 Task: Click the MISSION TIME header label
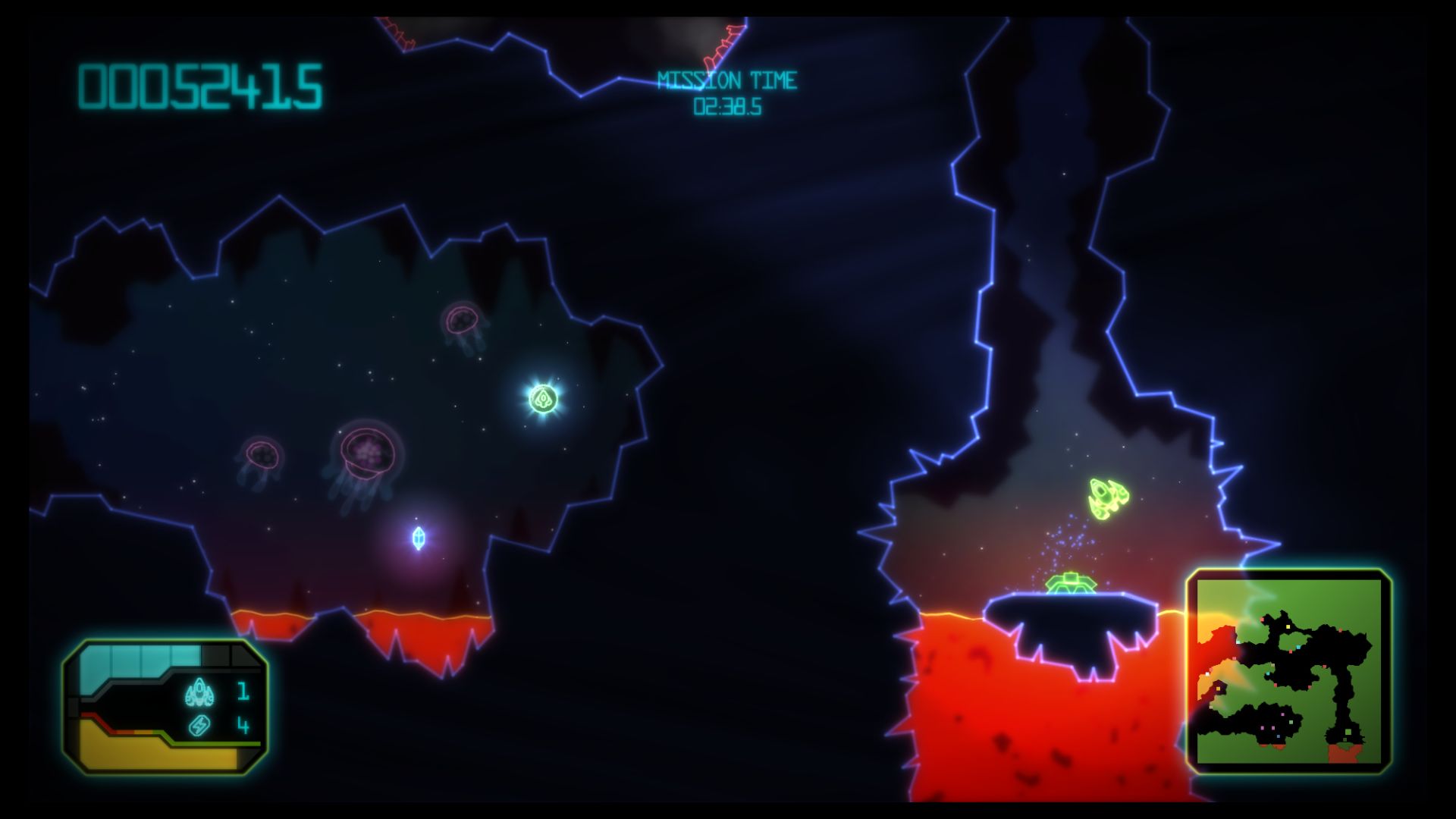click(728, 77)
